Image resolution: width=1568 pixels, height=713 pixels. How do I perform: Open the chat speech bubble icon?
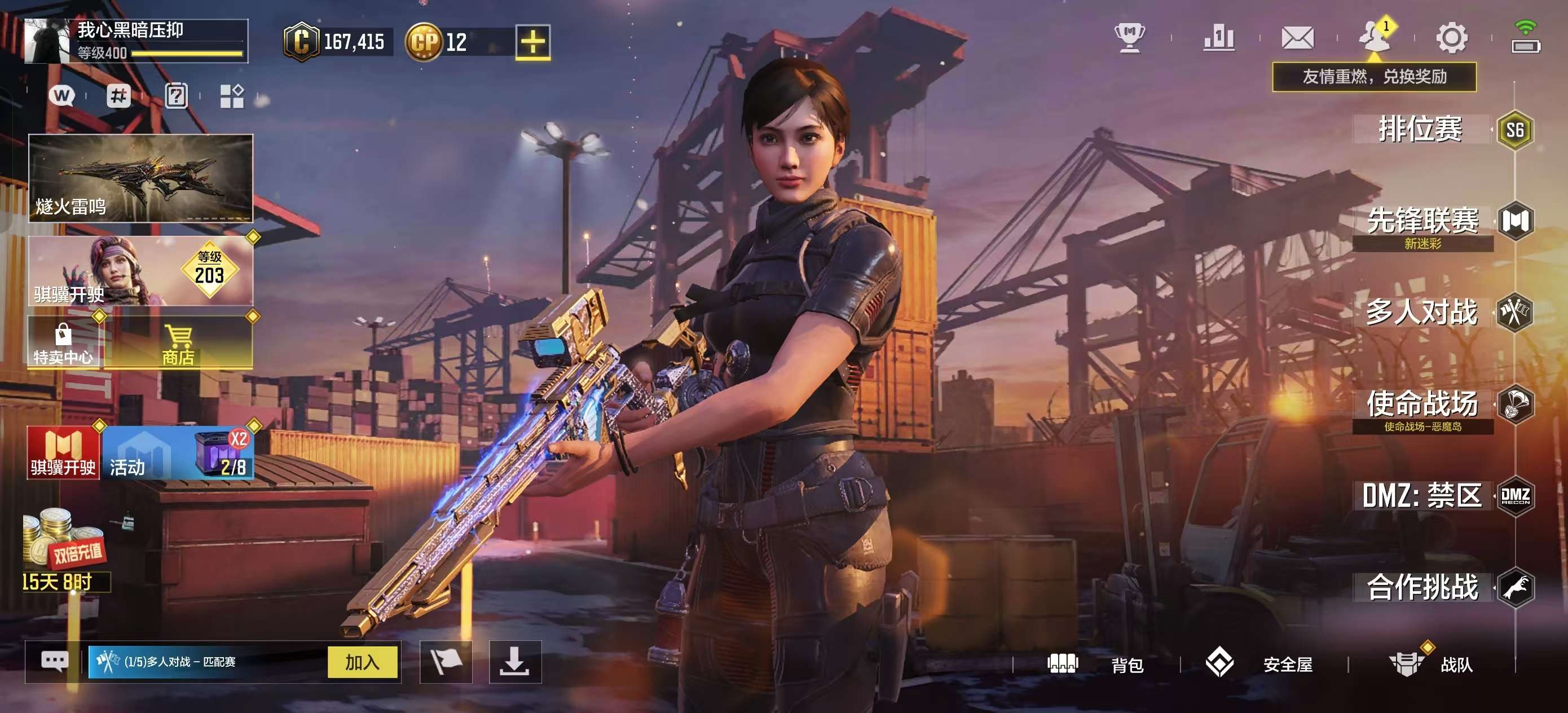point(54,661)
